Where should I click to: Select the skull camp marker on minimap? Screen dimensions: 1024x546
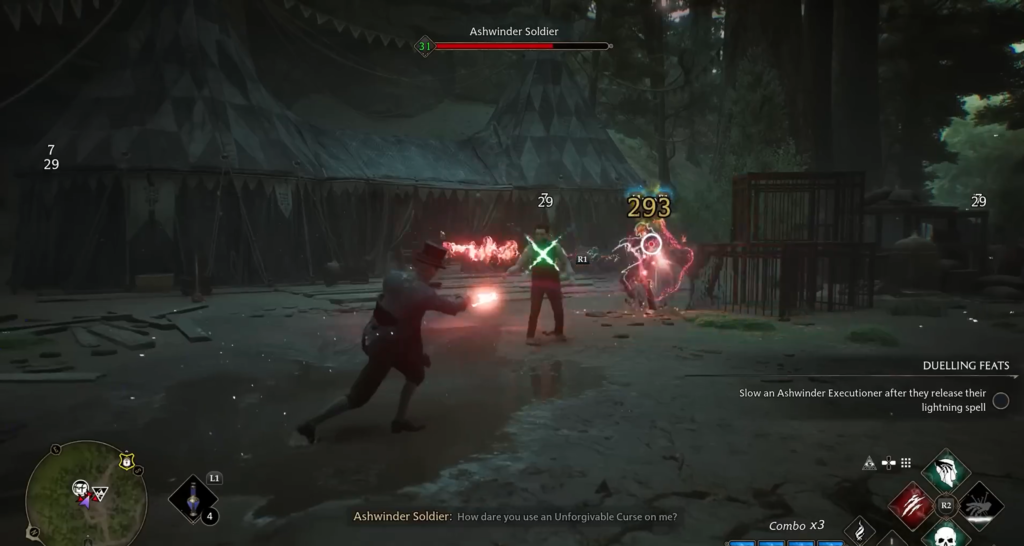pos(80,488)
